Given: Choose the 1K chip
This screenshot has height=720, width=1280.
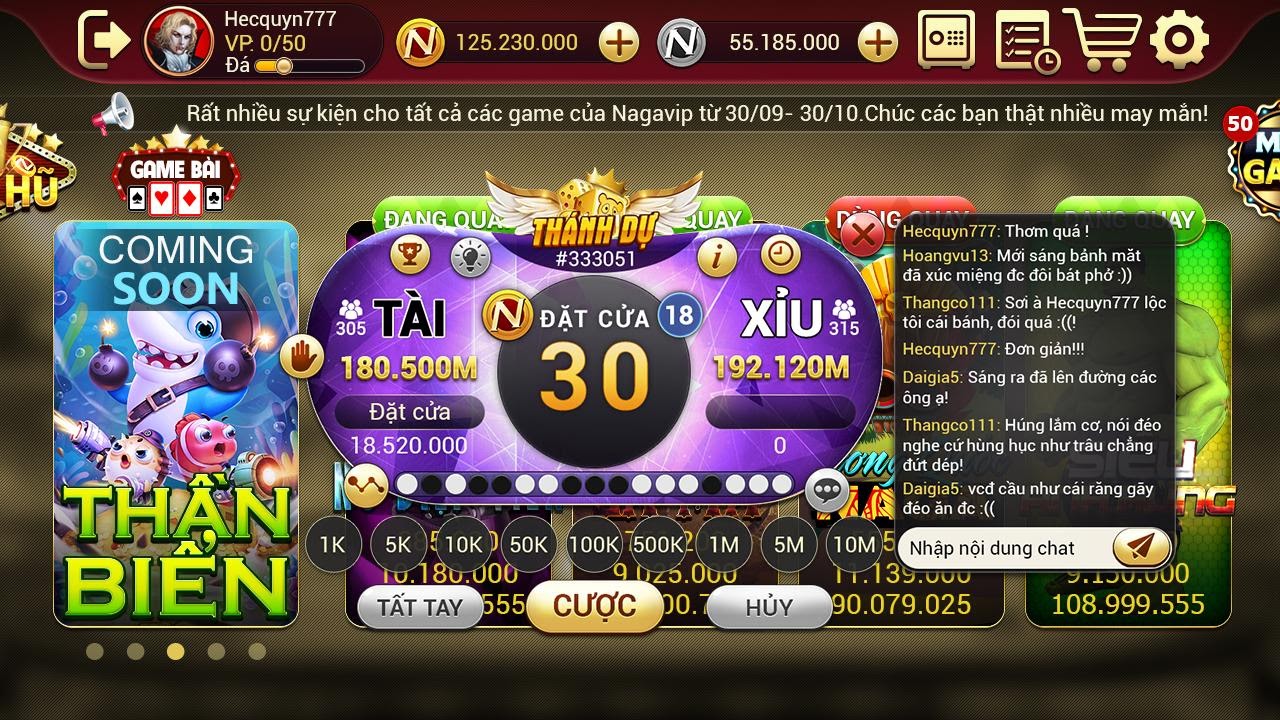Looking at the screenshot, I should [332, 545].
